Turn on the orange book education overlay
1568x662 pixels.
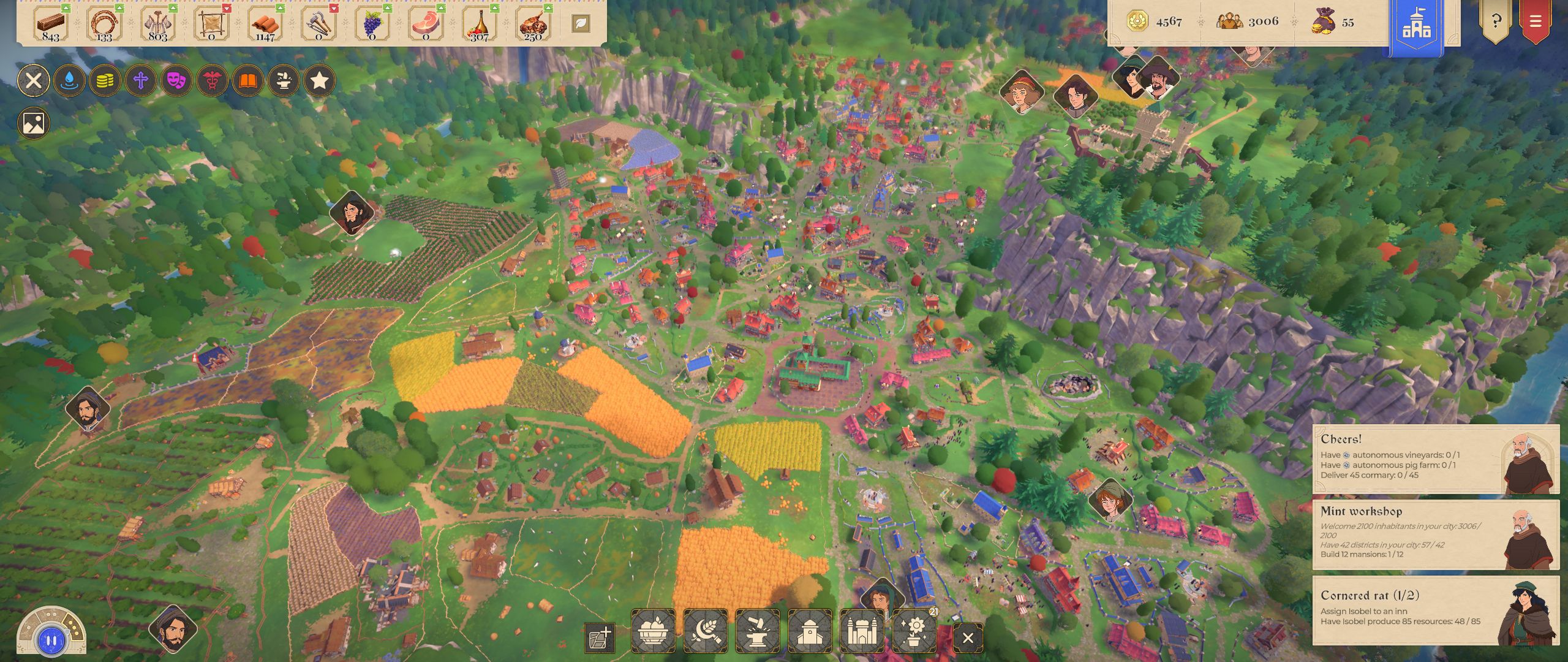coord(248,80)
